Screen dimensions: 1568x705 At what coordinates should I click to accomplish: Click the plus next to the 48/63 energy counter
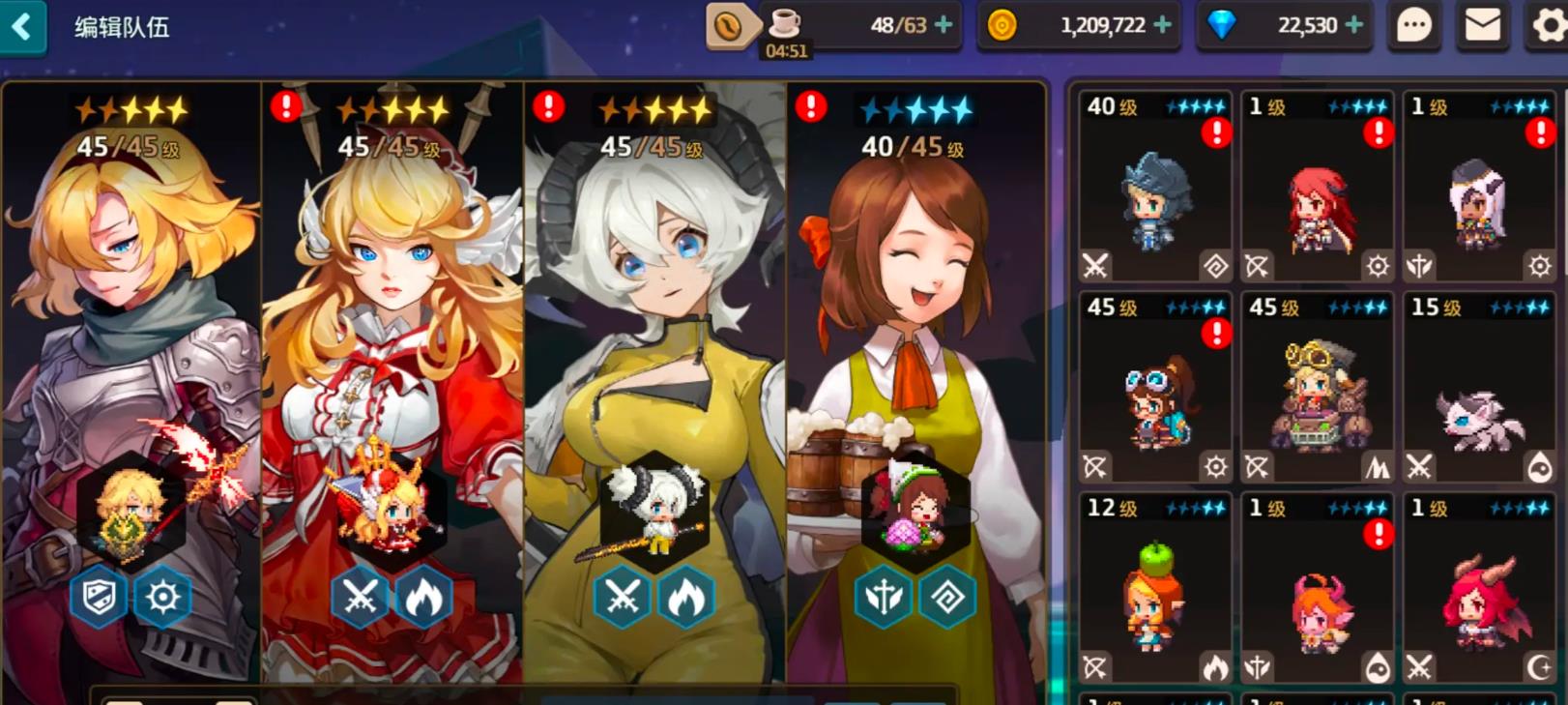tap(944, 26)
